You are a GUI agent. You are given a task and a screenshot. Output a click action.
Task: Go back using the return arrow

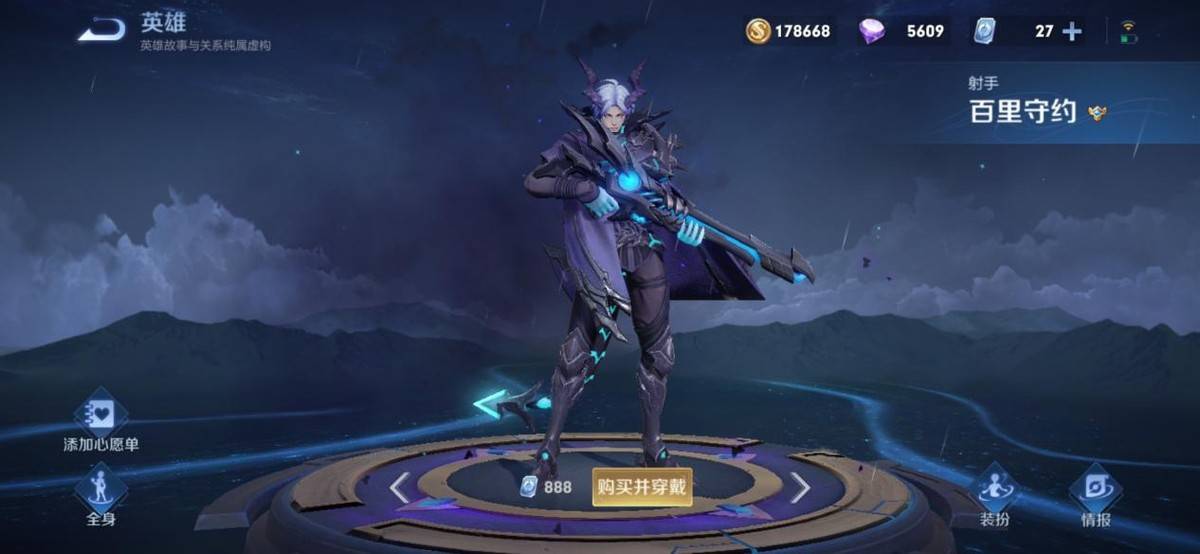(102, 31)
